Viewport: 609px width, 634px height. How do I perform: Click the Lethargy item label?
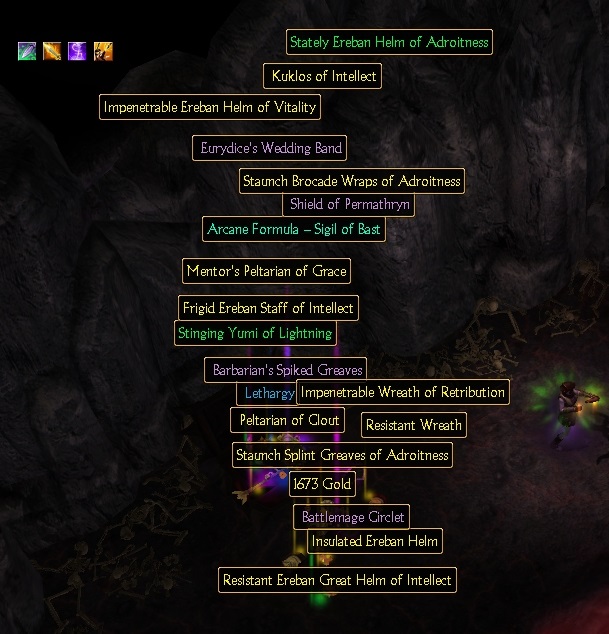click(x=267, y=393)
